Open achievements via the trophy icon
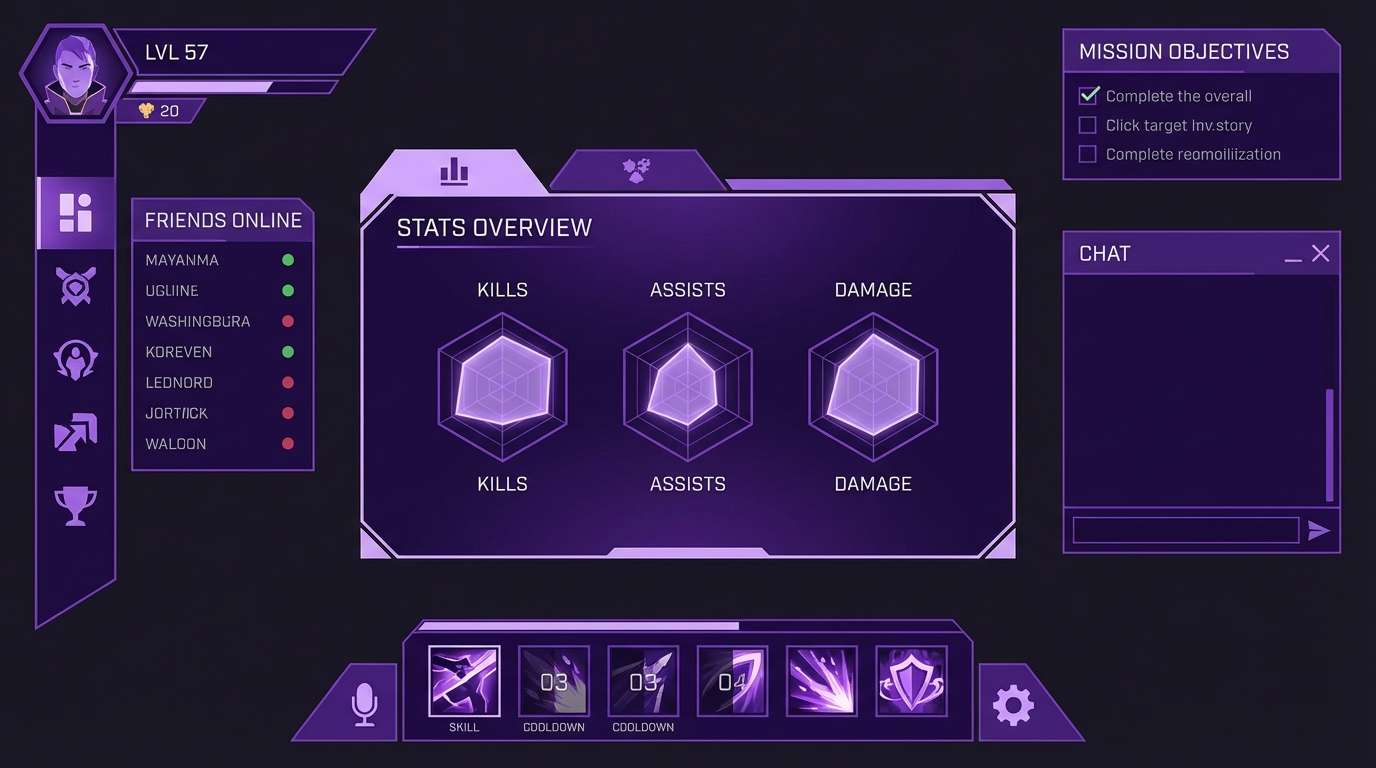Screen dimensions: 1376x768 75,506
